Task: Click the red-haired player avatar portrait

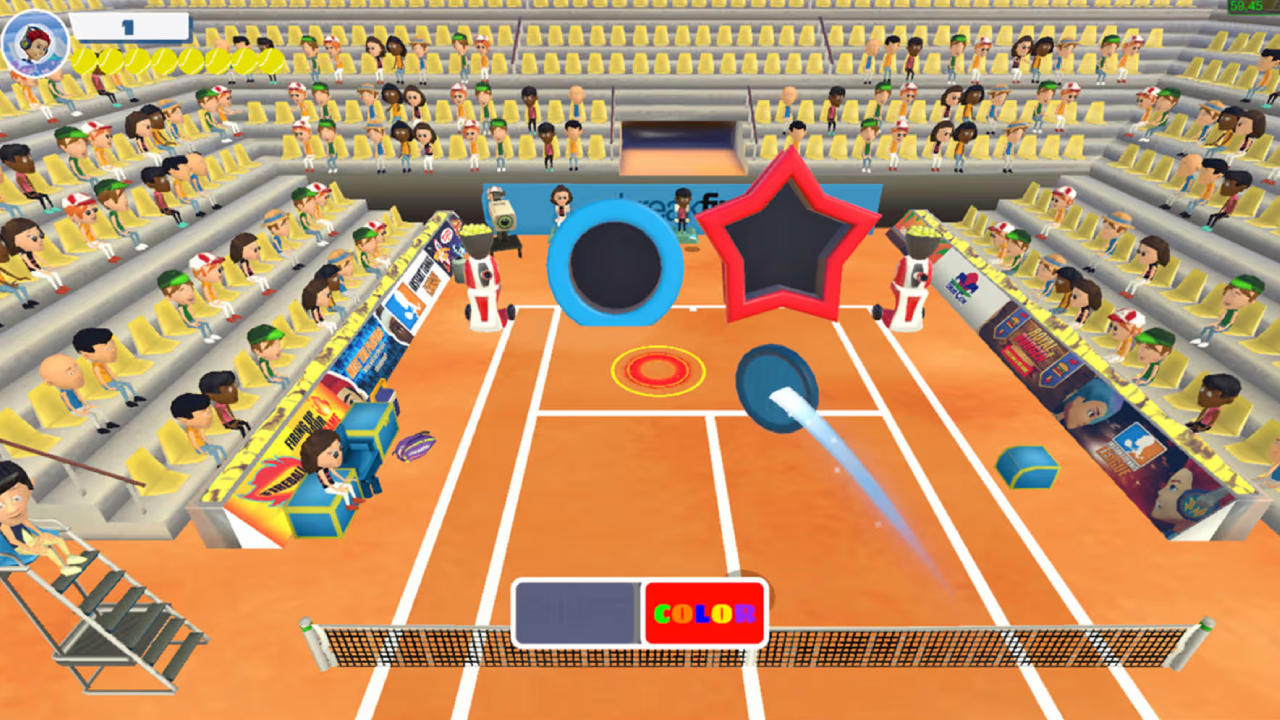Action: (x=35, y=42)
